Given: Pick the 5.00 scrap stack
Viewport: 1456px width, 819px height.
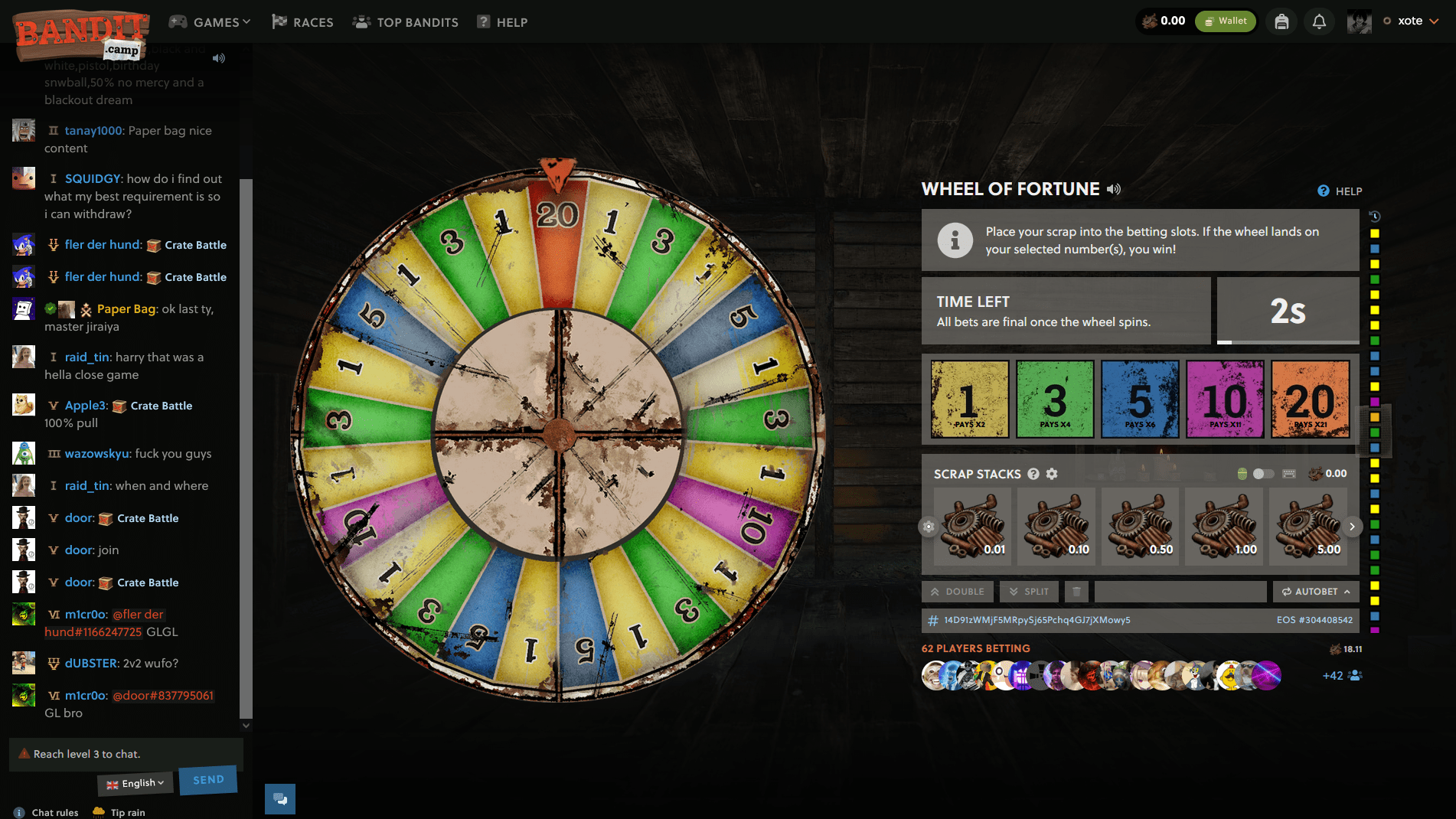Looking at the screenshot, I should coord(1307,526).
